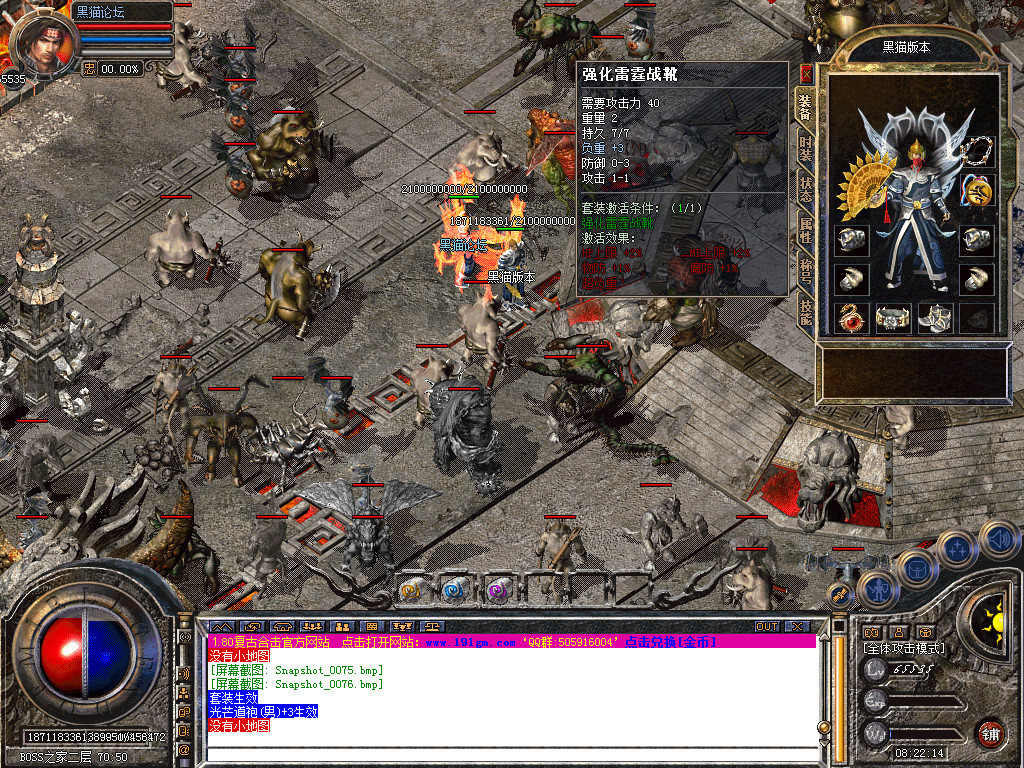Open the 铺 shop button
1024x768 pixels.
click(990, 733)
